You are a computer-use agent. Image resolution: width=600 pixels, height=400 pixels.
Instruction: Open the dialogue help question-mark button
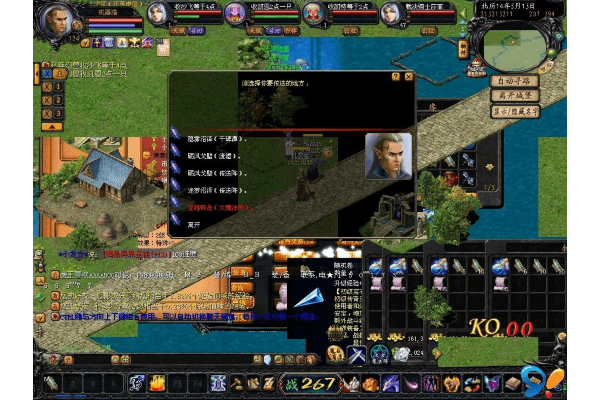[x=396, y=76]
